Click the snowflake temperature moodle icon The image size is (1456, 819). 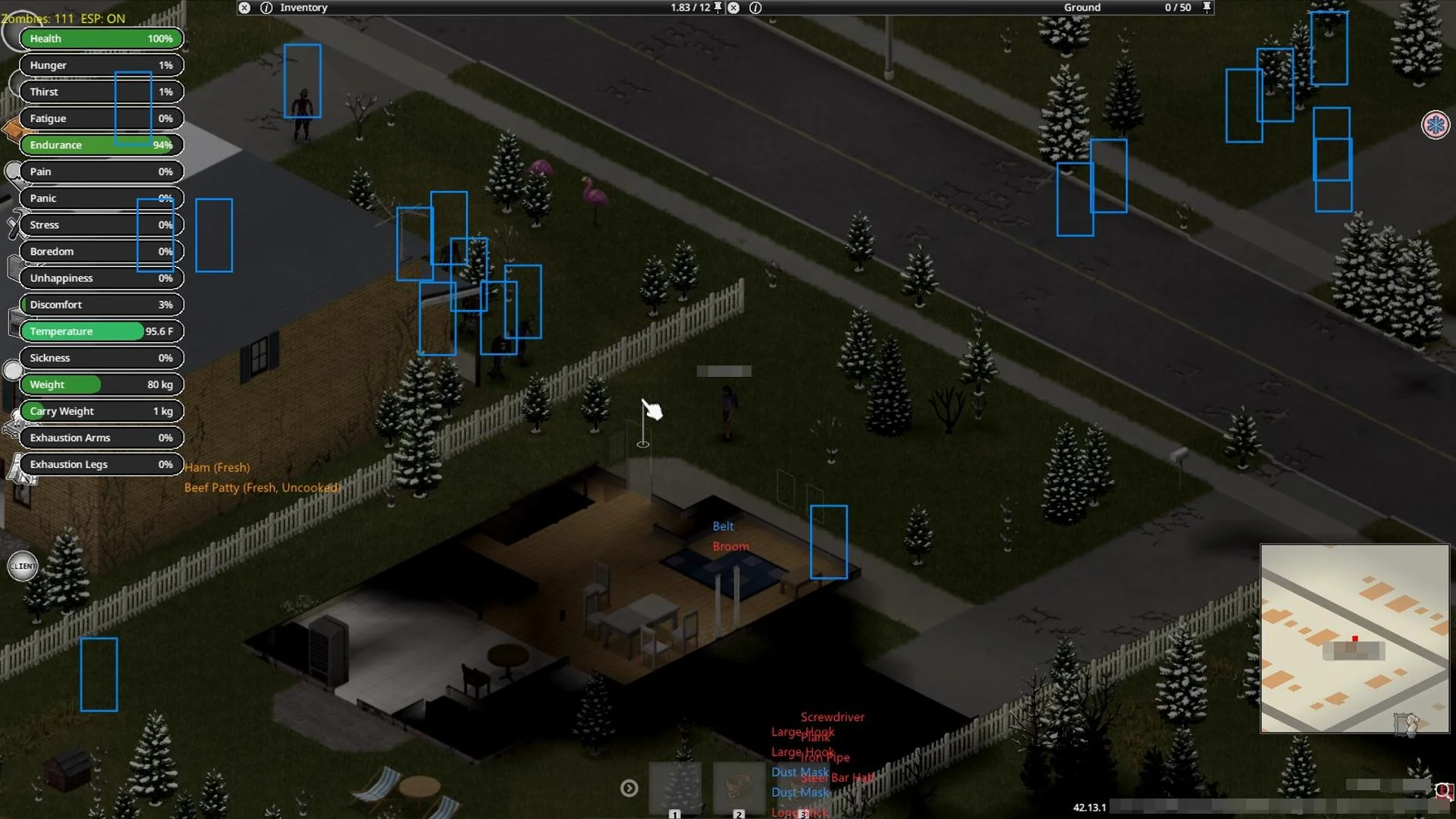coord(1435,124)
